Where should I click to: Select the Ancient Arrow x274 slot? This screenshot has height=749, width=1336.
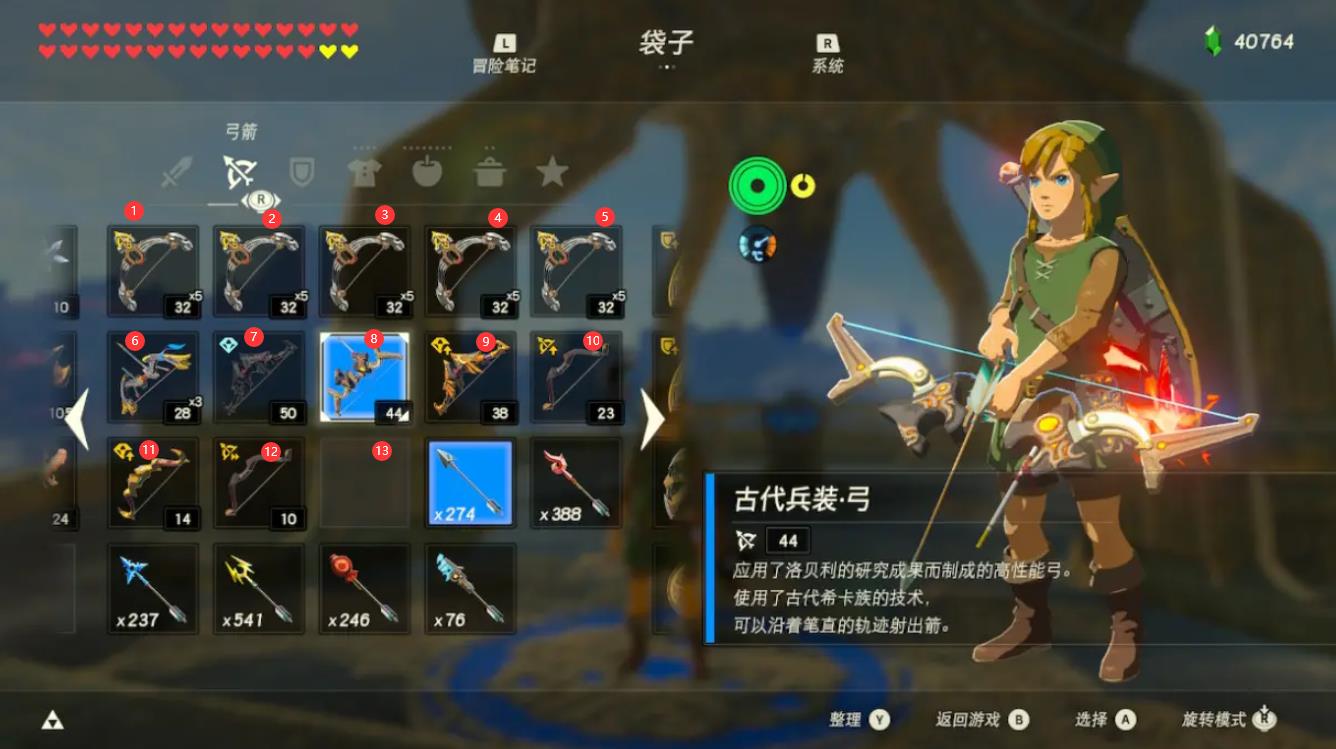pos(470,483)
